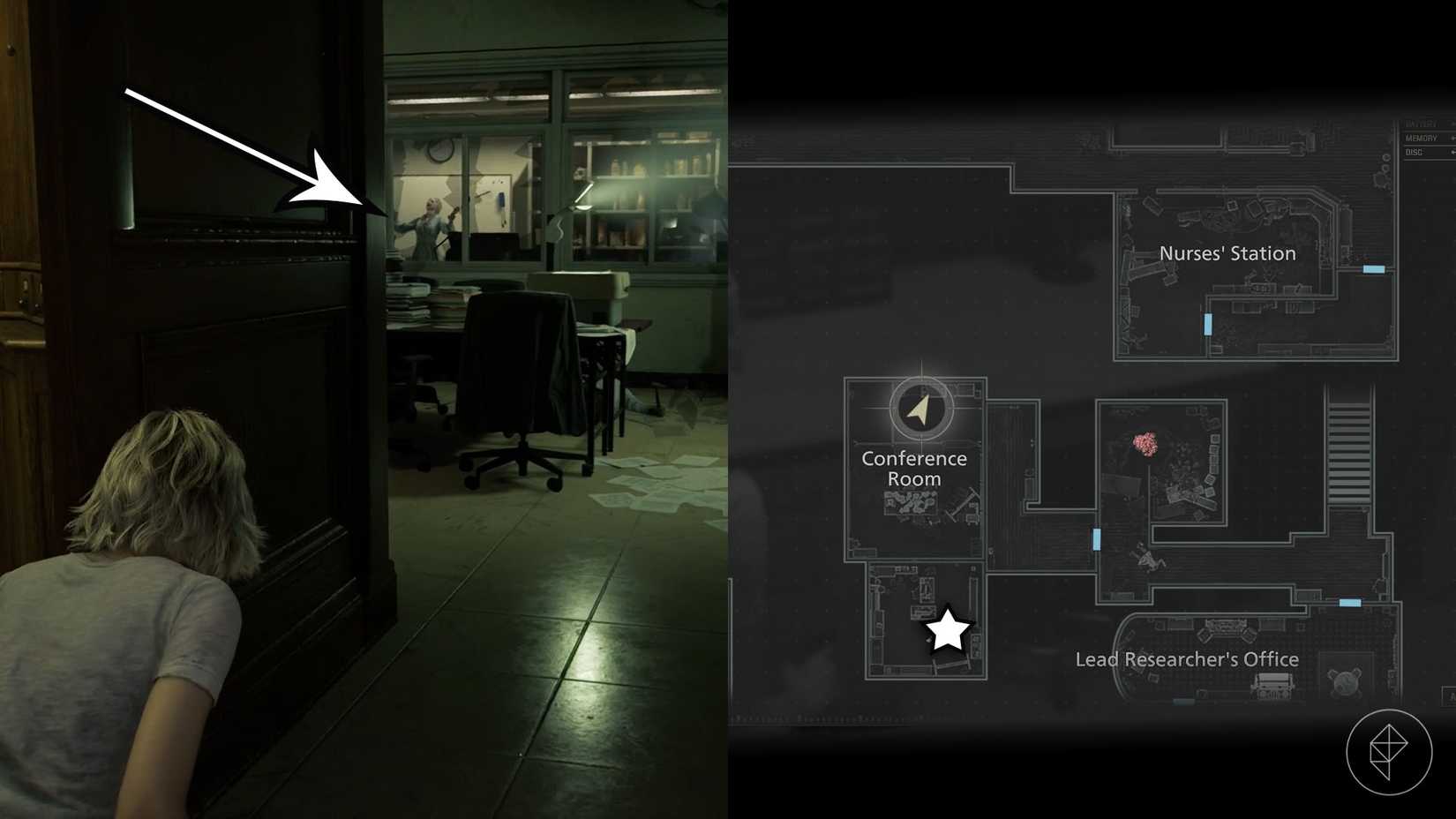Screen dimensions: 1456x819
Task: Select the Nurses' Station label
Action: click(x=1227, y=253)
